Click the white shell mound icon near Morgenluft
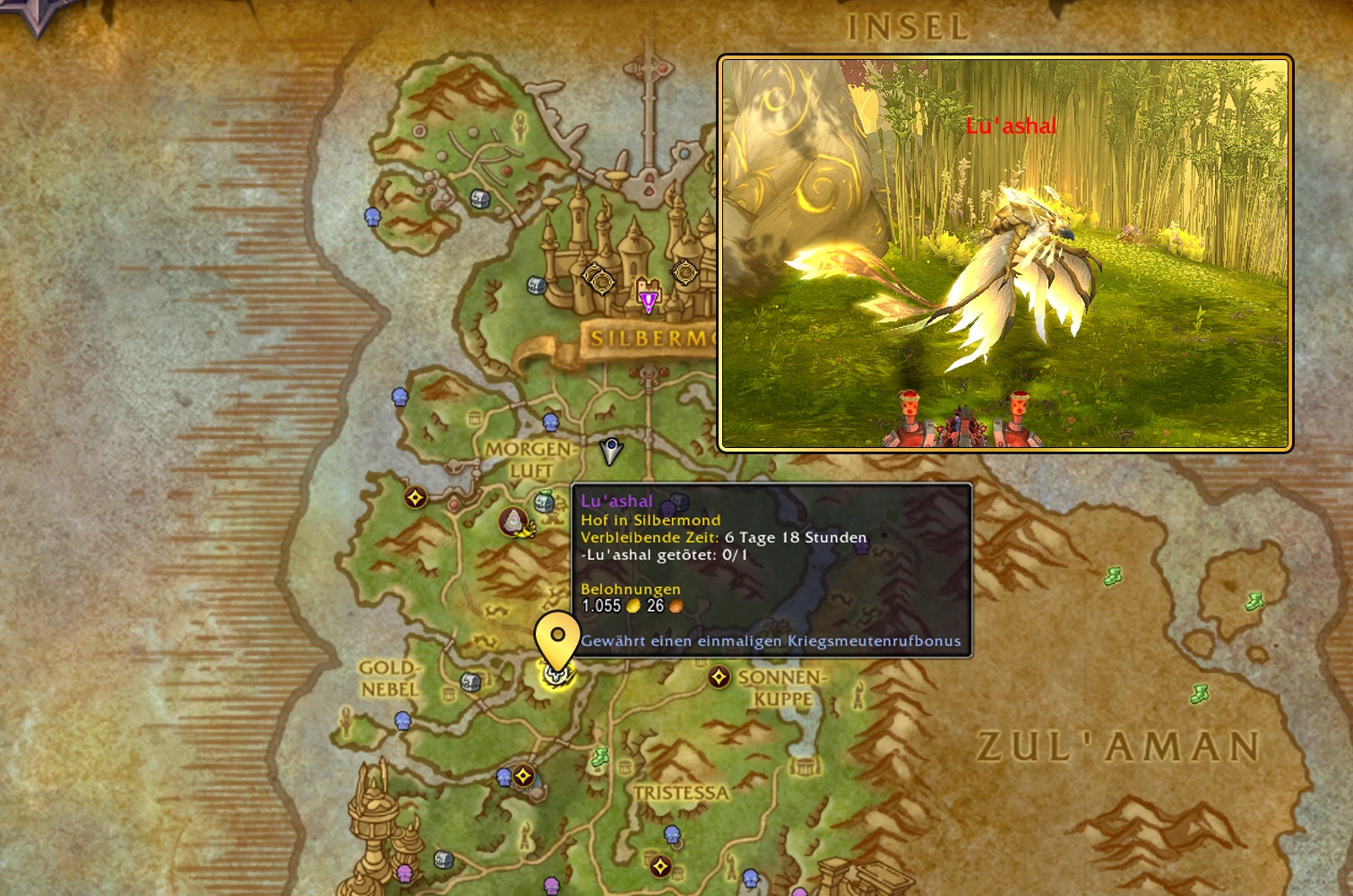The width and height of the screenshot is (1353, 896). (513, 521)
